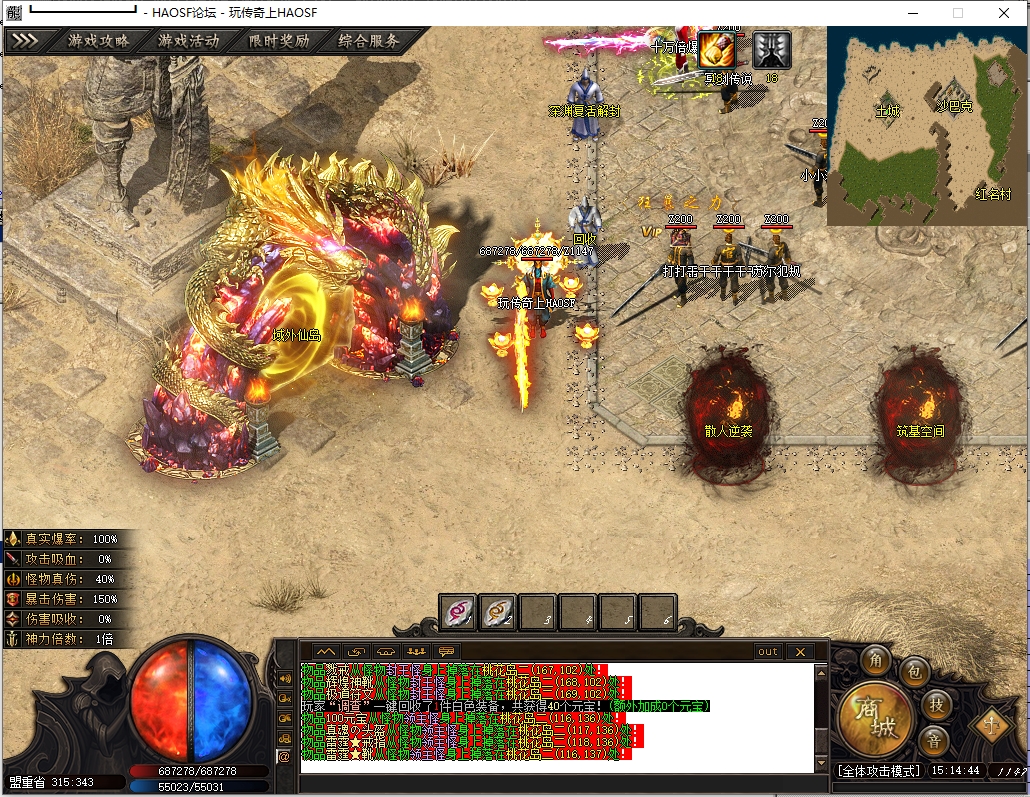Screen dimensions: 1030x797
Task: Open the character panel (角)
Action: pyautogui.click(x=877, y=661)
